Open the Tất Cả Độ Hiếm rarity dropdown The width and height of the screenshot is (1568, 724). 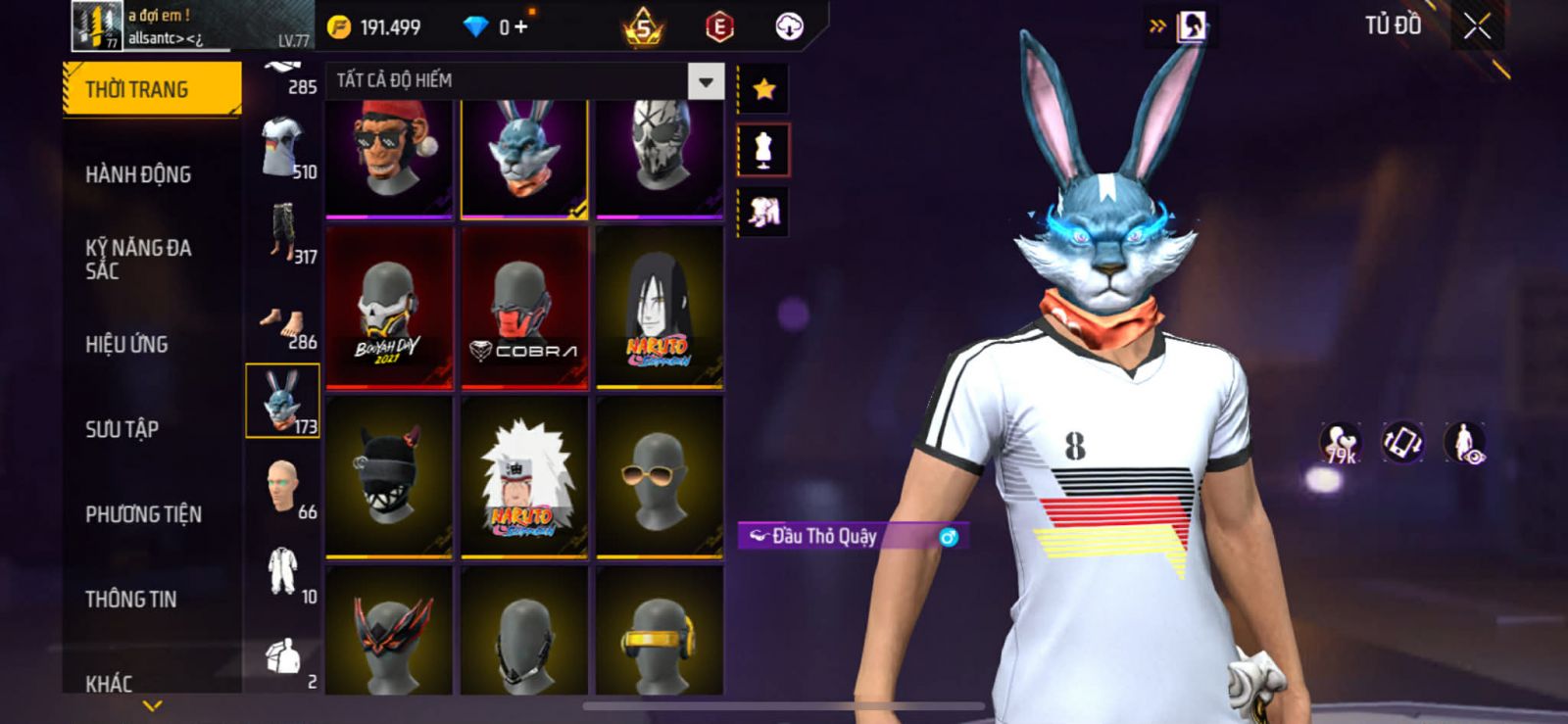coord(706,81)
